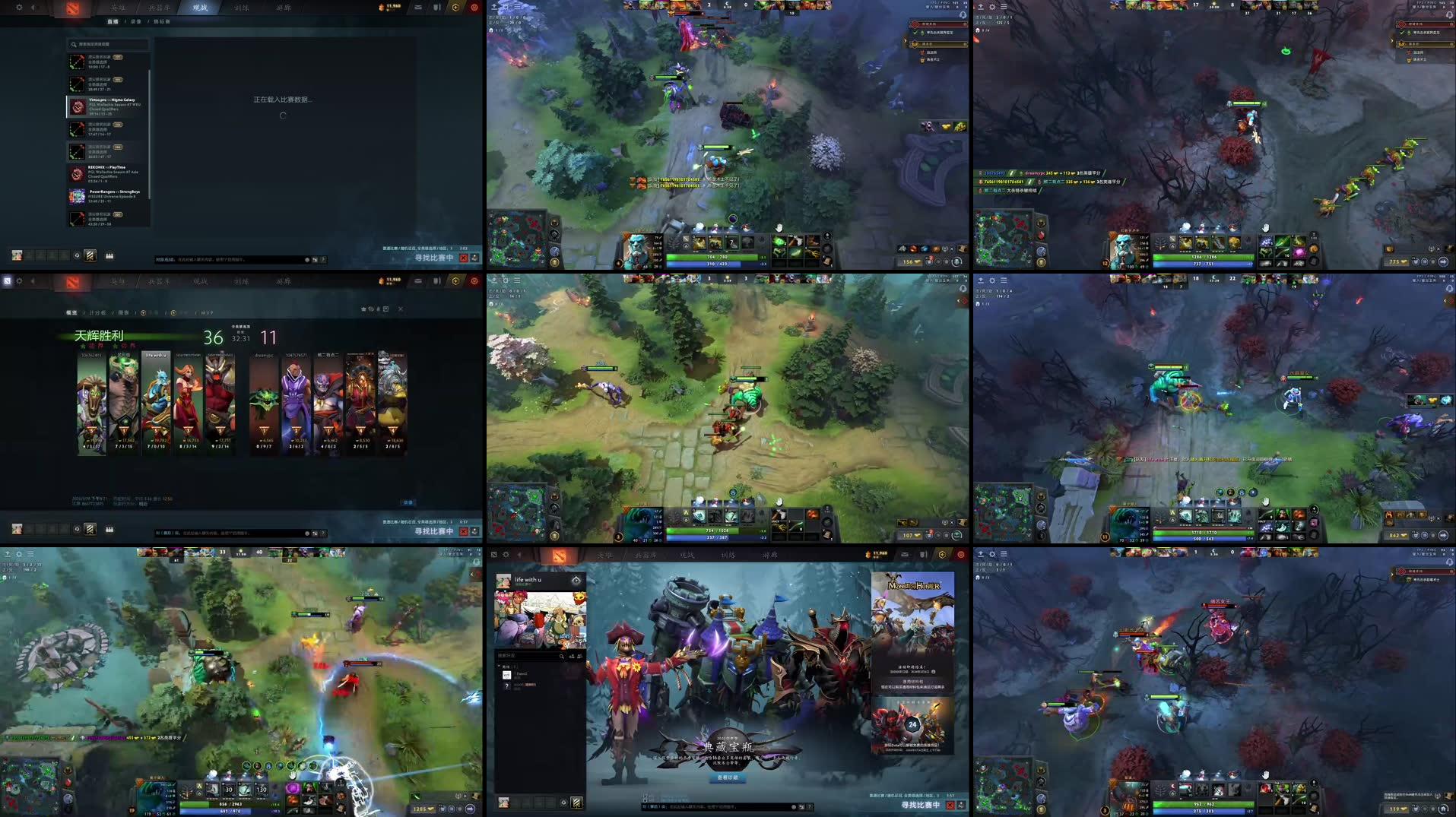The height and width of the screenshot is (817, 1456).
Task: Open the Dota Plus shield icon
Action: [x=436, y=8]
